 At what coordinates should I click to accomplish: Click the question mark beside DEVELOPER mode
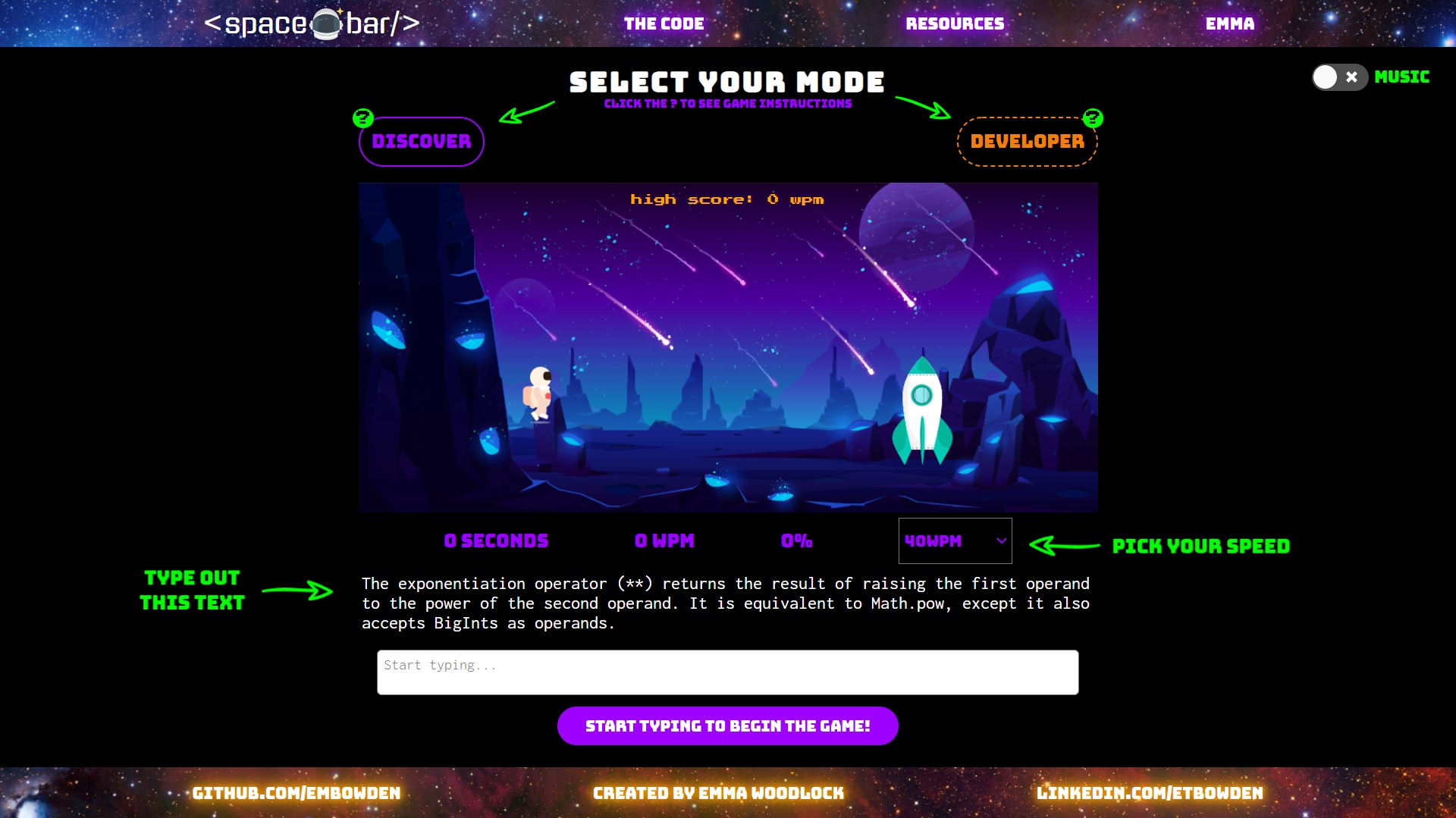(x=1092, y=118)
